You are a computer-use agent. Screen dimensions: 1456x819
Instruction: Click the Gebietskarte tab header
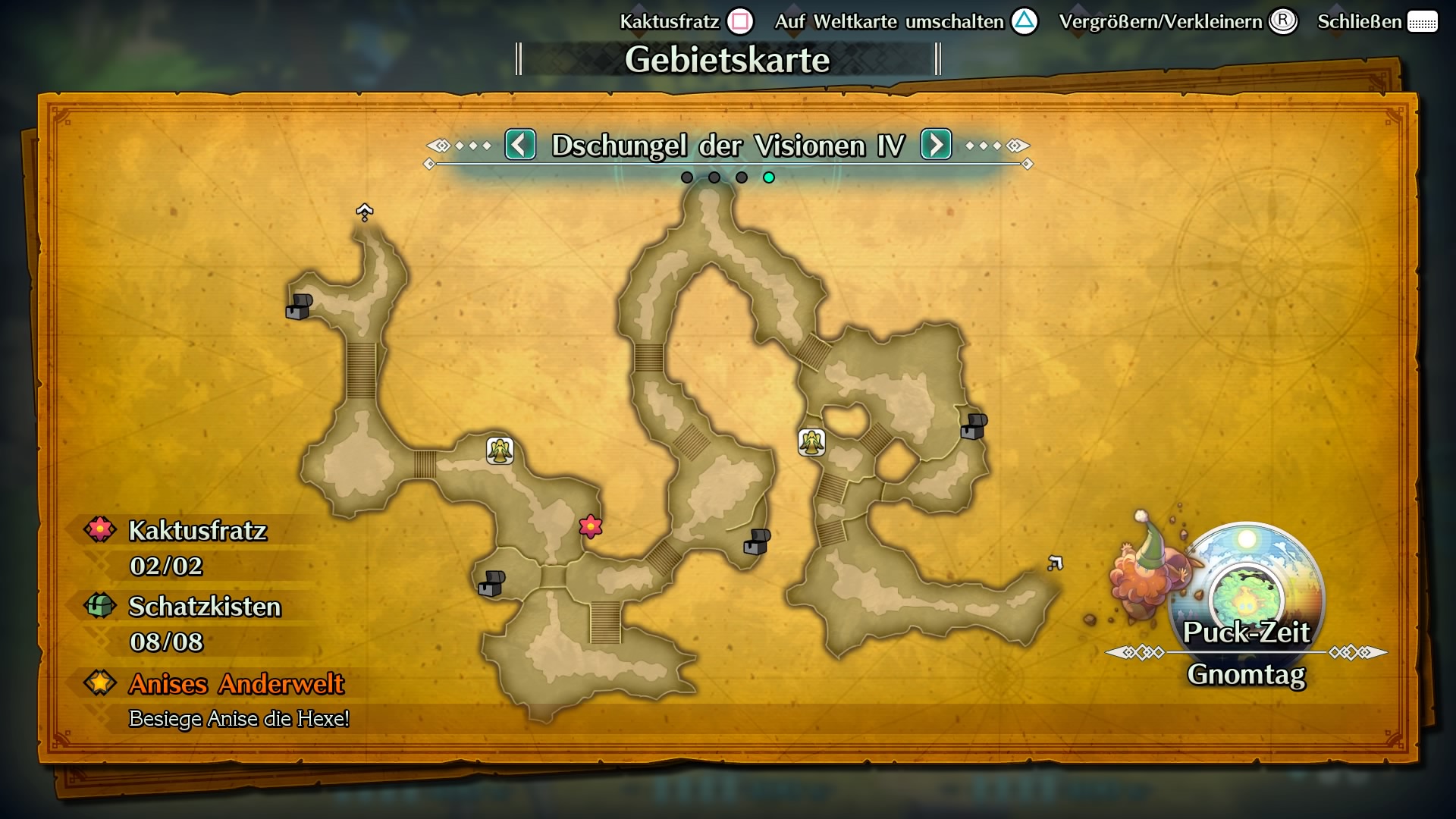coord(727,57)
